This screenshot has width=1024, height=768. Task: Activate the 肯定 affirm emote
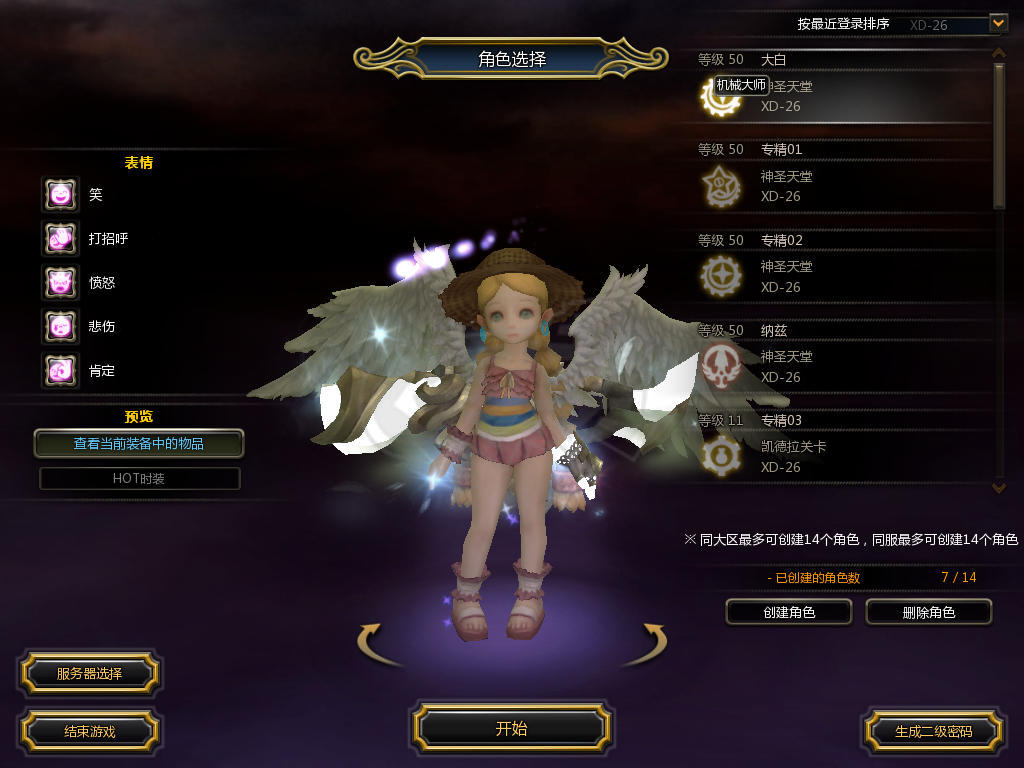click(x=60, y=370)
